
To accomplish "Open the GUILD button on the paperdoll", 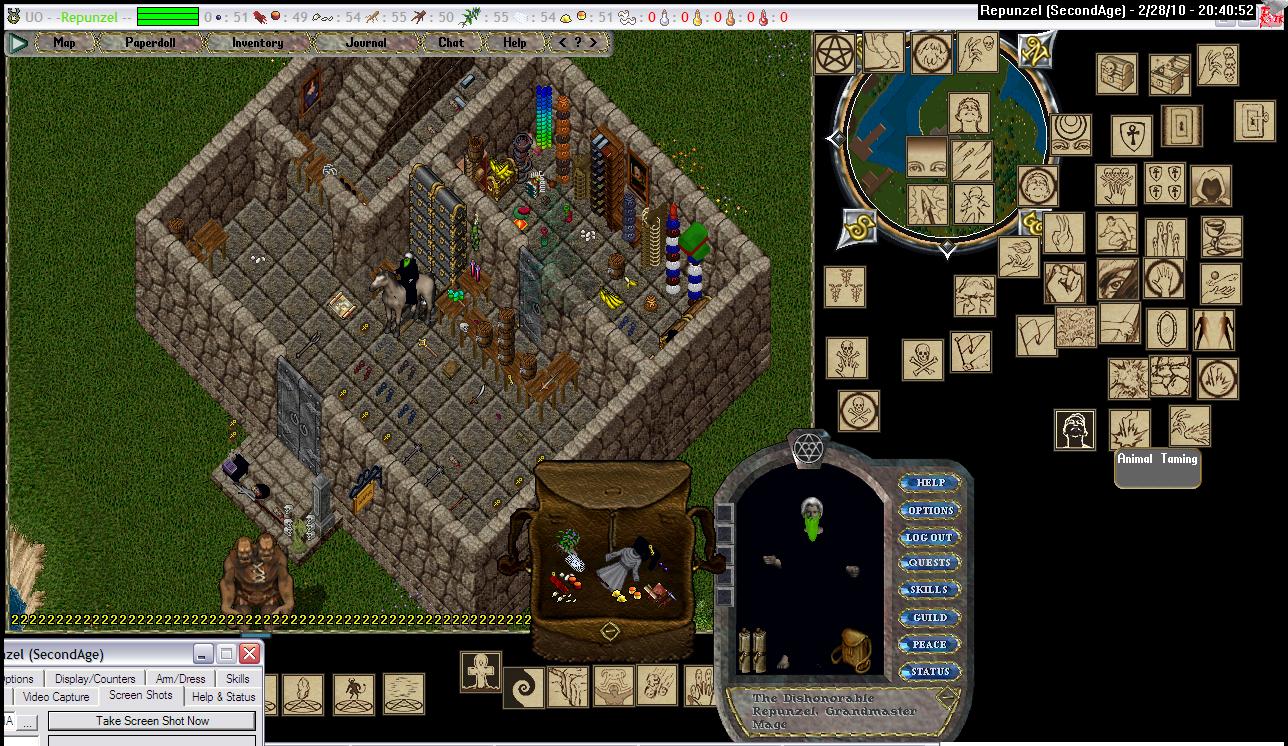I will coord(930,617).
